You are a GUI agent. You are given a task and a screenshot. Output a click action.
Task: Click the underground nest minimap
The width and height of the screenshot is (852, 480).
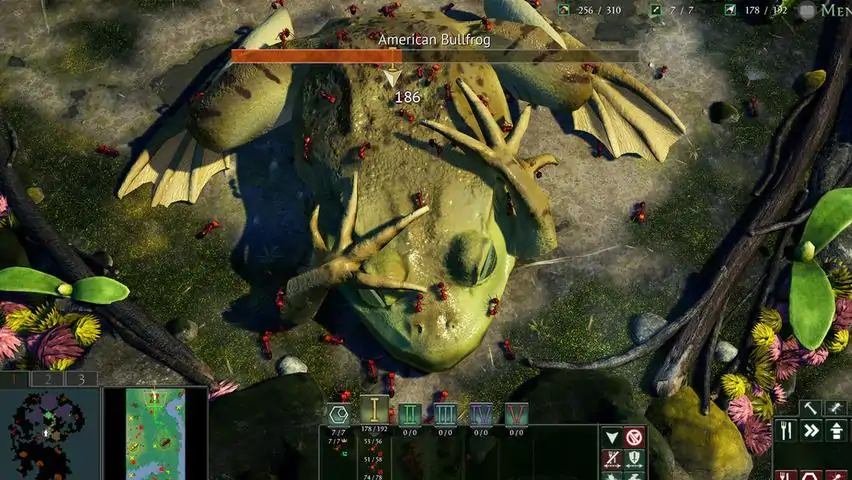pos(49,434)
